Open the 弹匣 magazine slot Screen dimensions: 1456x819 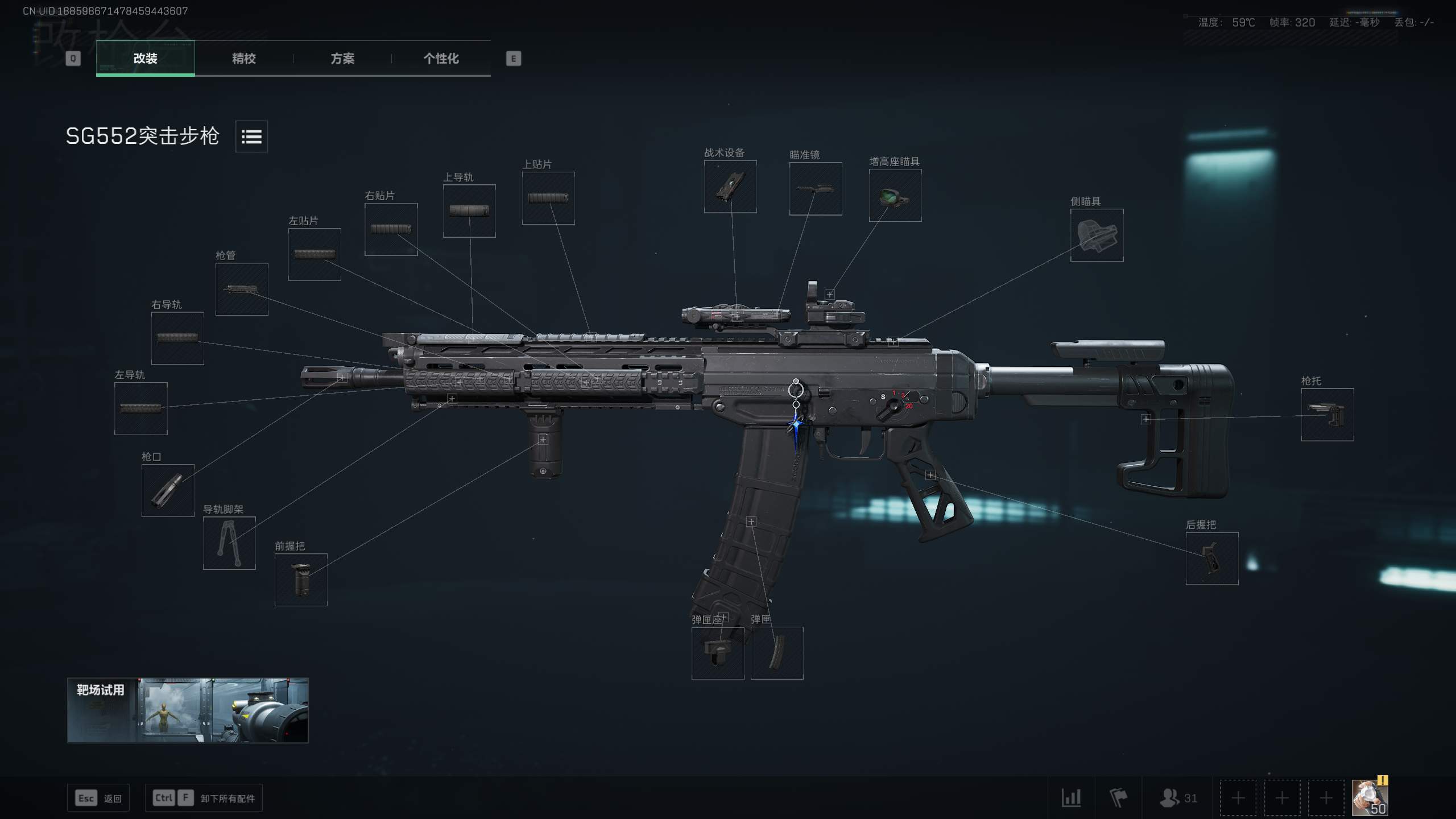tap(777, 653)
